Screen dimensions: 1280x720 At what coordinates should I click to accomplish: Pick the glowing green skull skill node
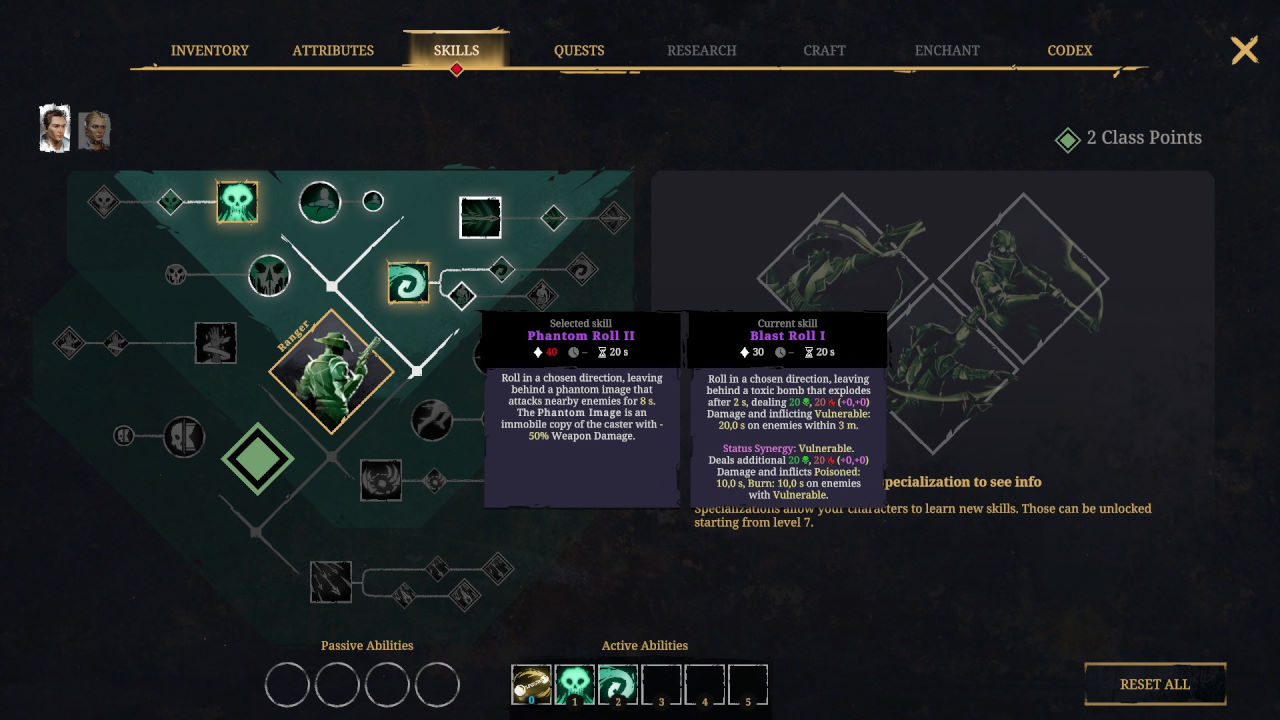[x=237, y=202]
